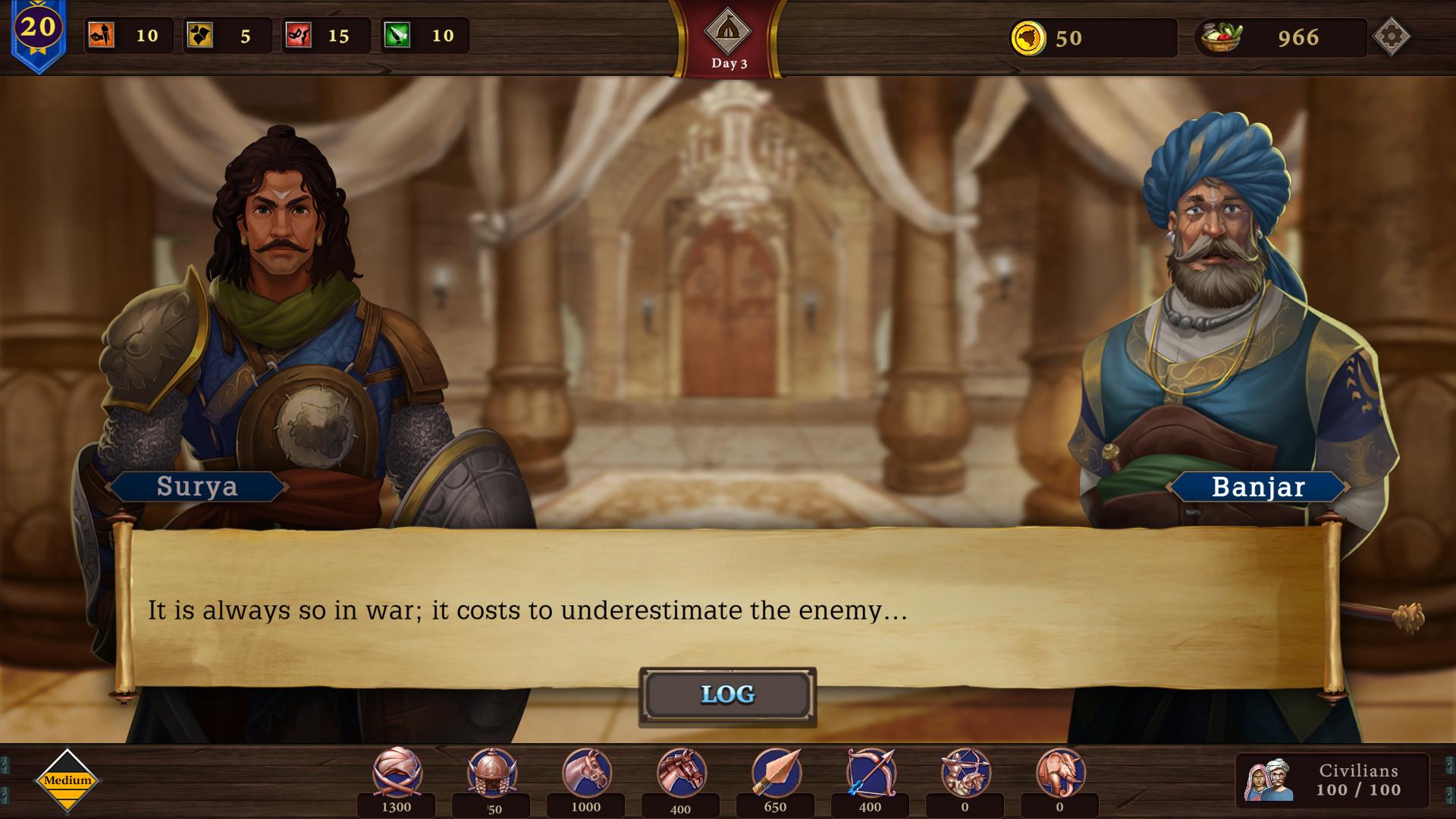
Task: Click the green dagger stat icon
Action: 397,35
